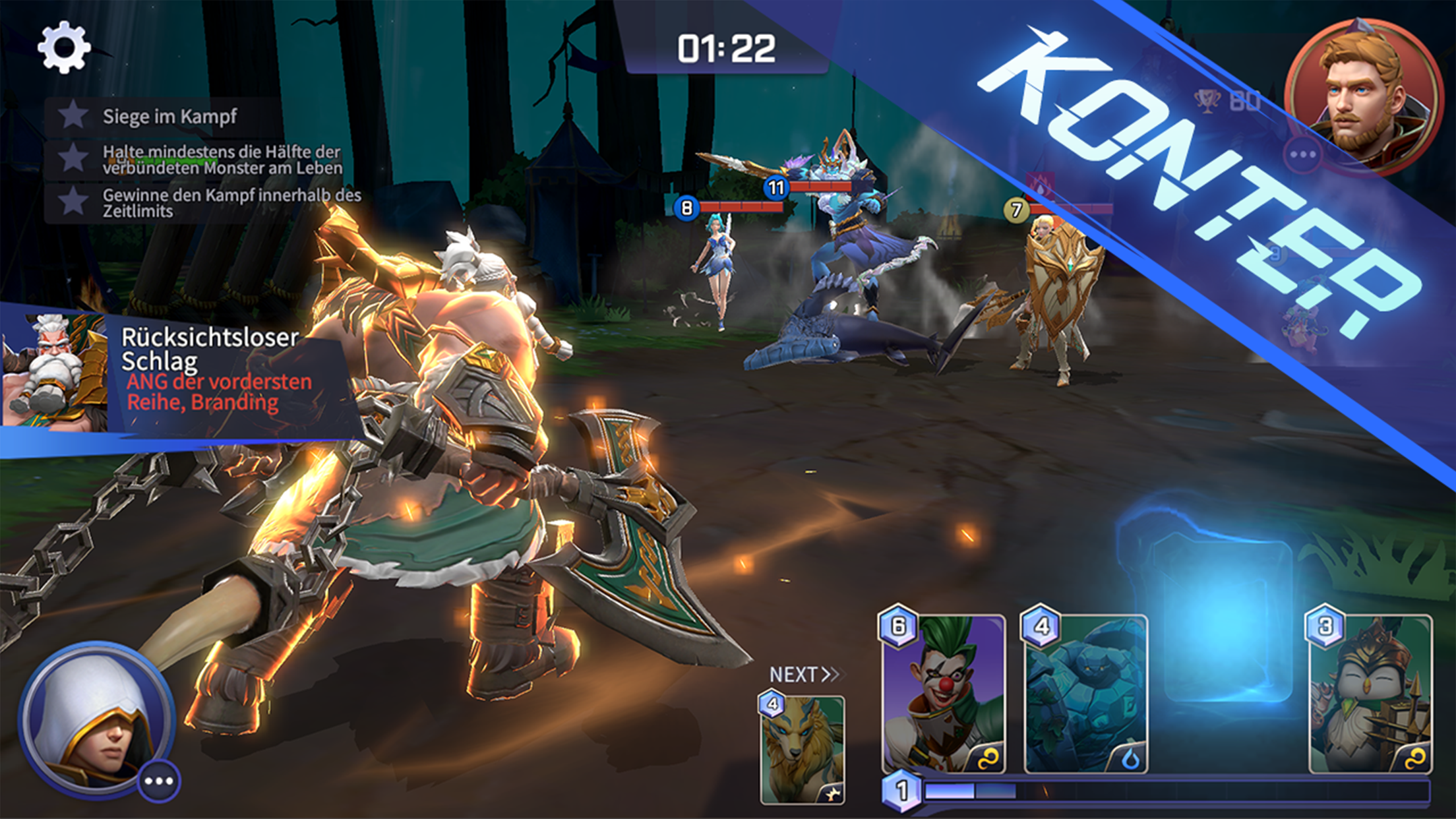Tap the upcoming golden lion card
The height and width of the screenshot is (819, 1456).
pos(803,749)
